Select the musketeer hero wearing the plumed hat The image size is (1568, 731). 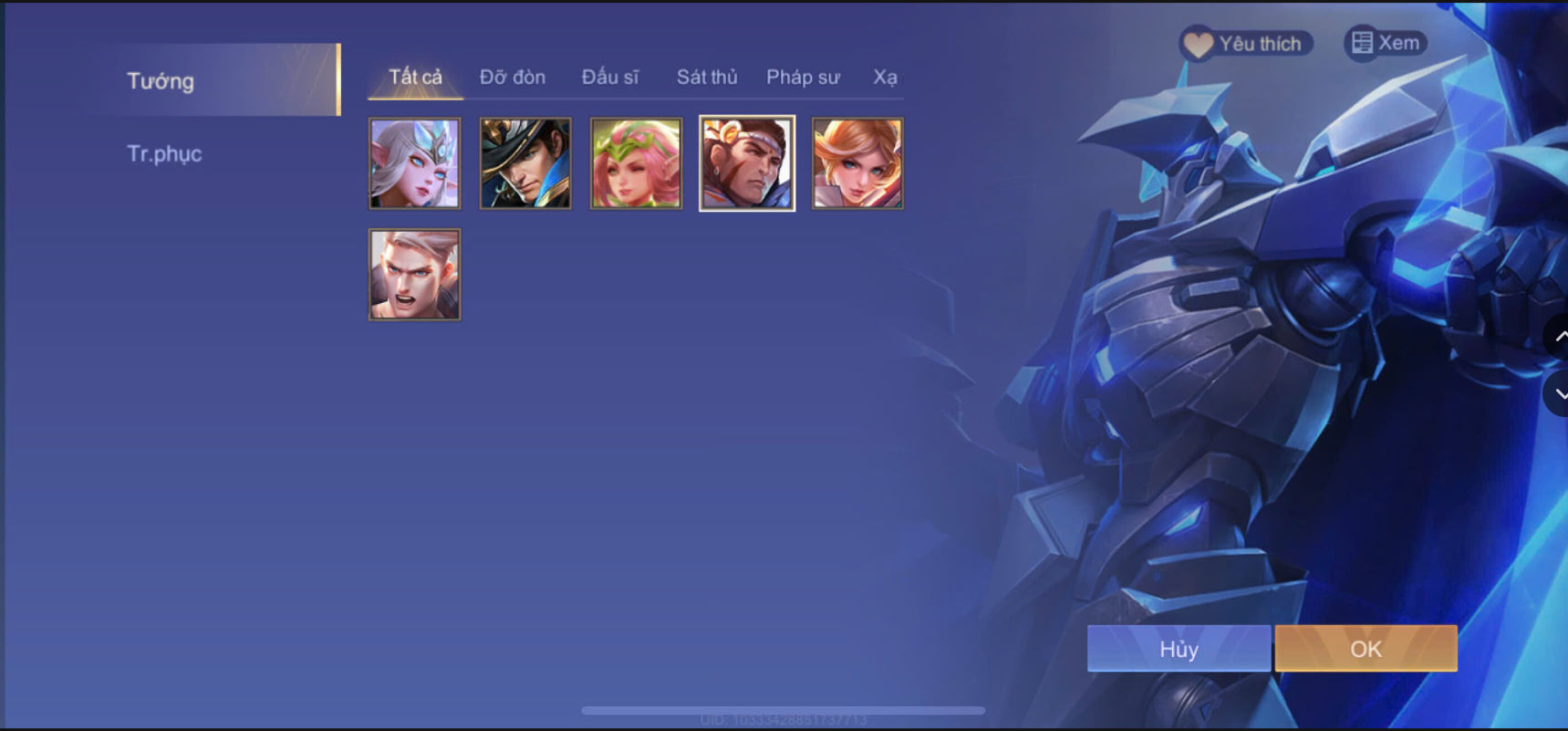[524, 163]
